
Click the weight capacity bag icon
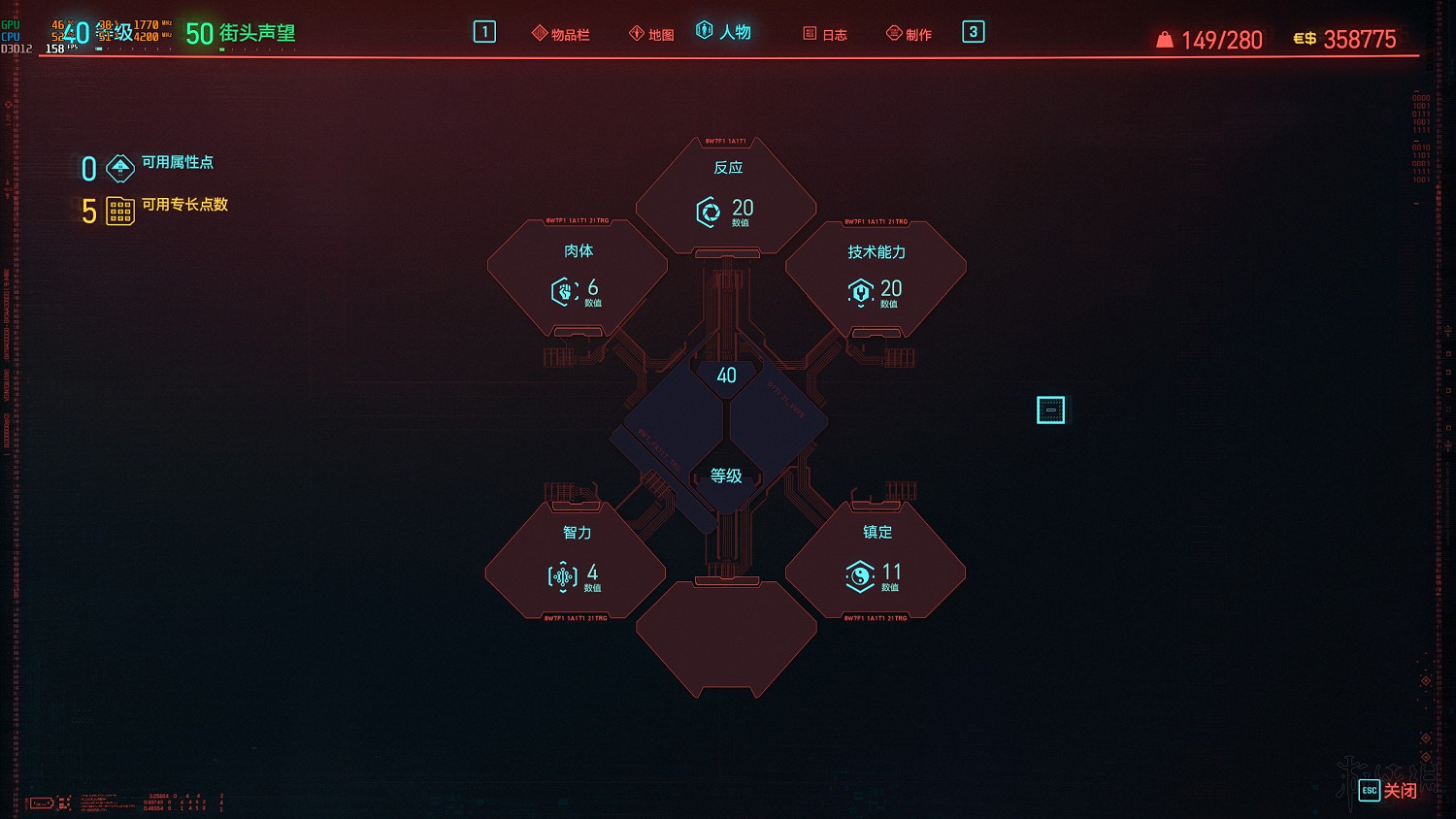[1164, 39]
